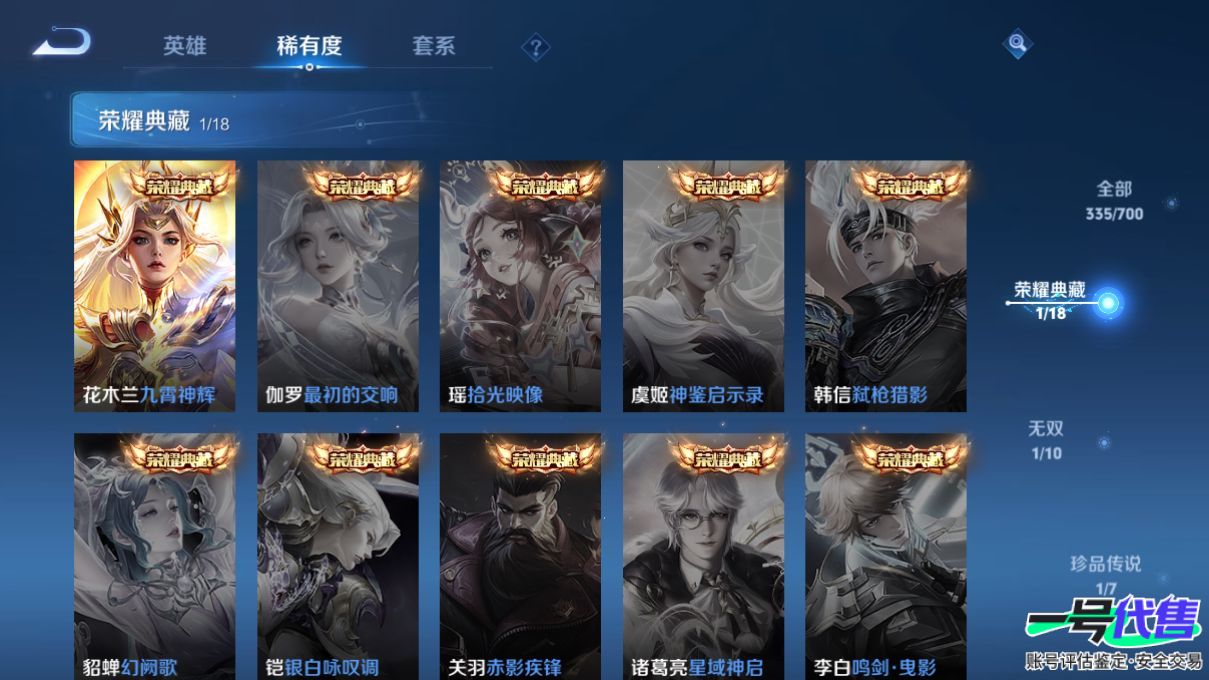Screen dimensions: 1209x680
Task: Choose the 伽罗 最初的交响 skin card
Action: click(x=338, y=286)
